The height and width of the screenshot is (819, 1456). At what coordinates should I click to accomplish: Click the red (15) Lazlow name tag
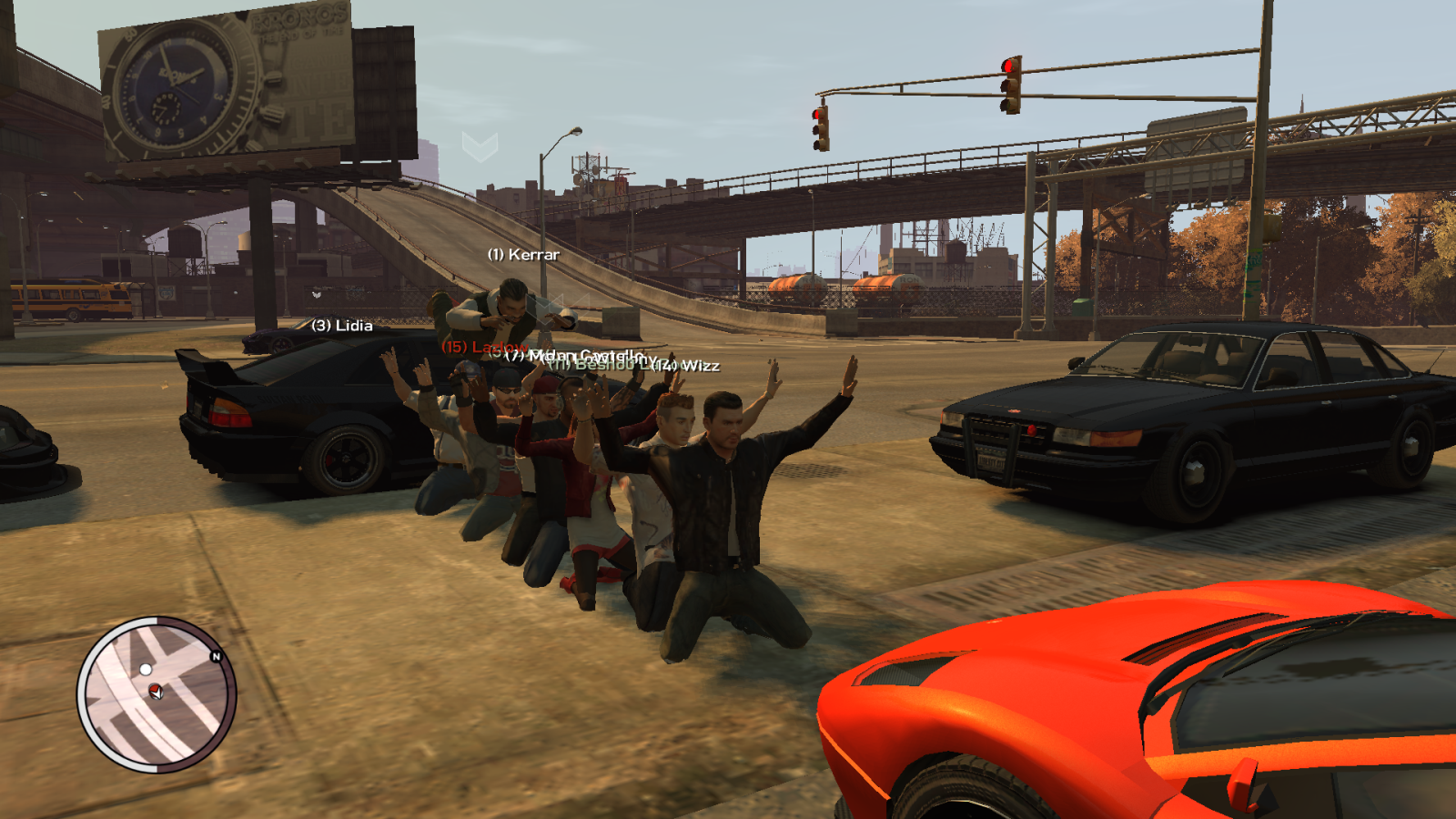485,347
